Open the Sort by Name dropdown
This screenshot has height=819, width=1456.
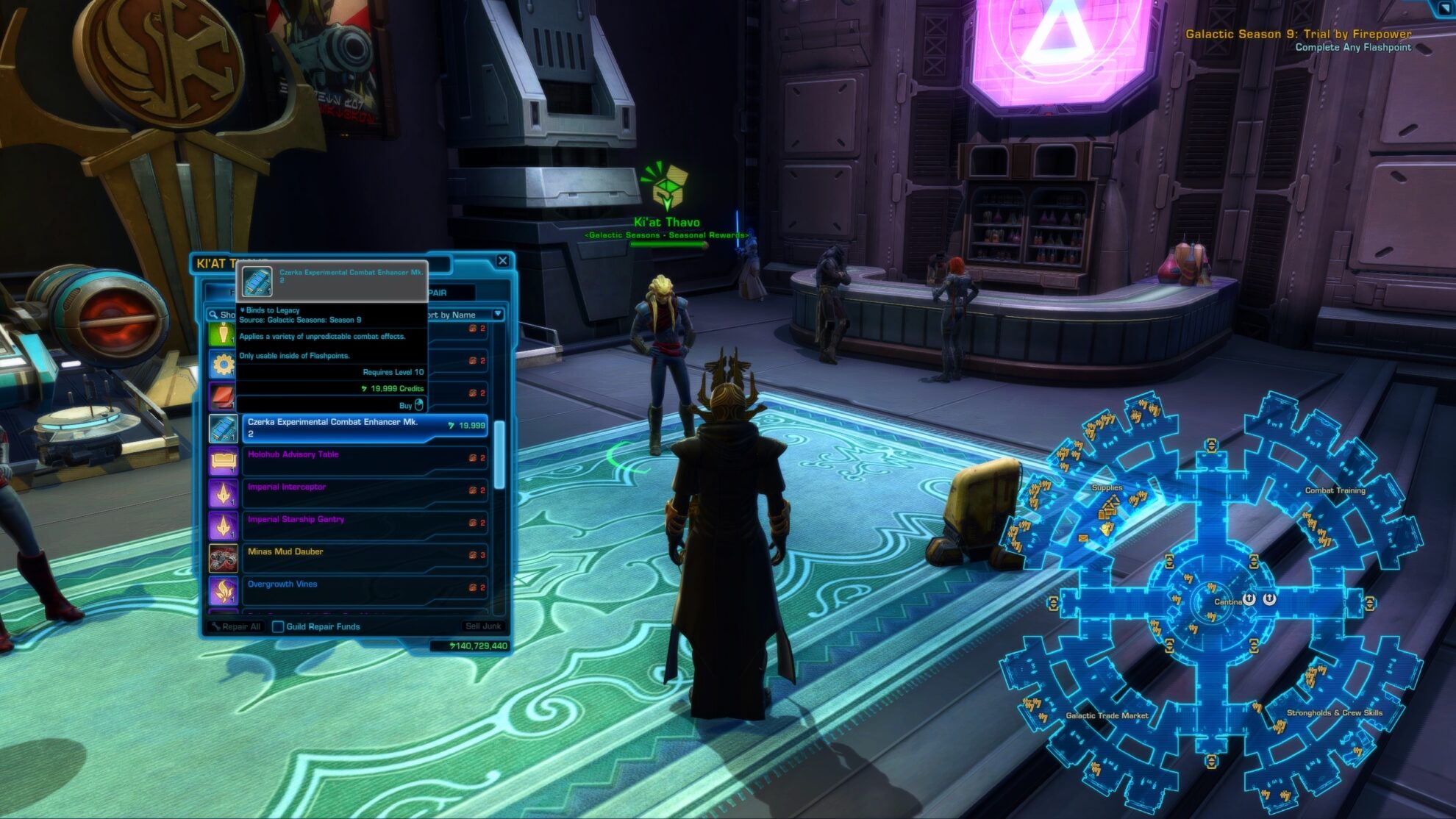(x=498, y=314)
